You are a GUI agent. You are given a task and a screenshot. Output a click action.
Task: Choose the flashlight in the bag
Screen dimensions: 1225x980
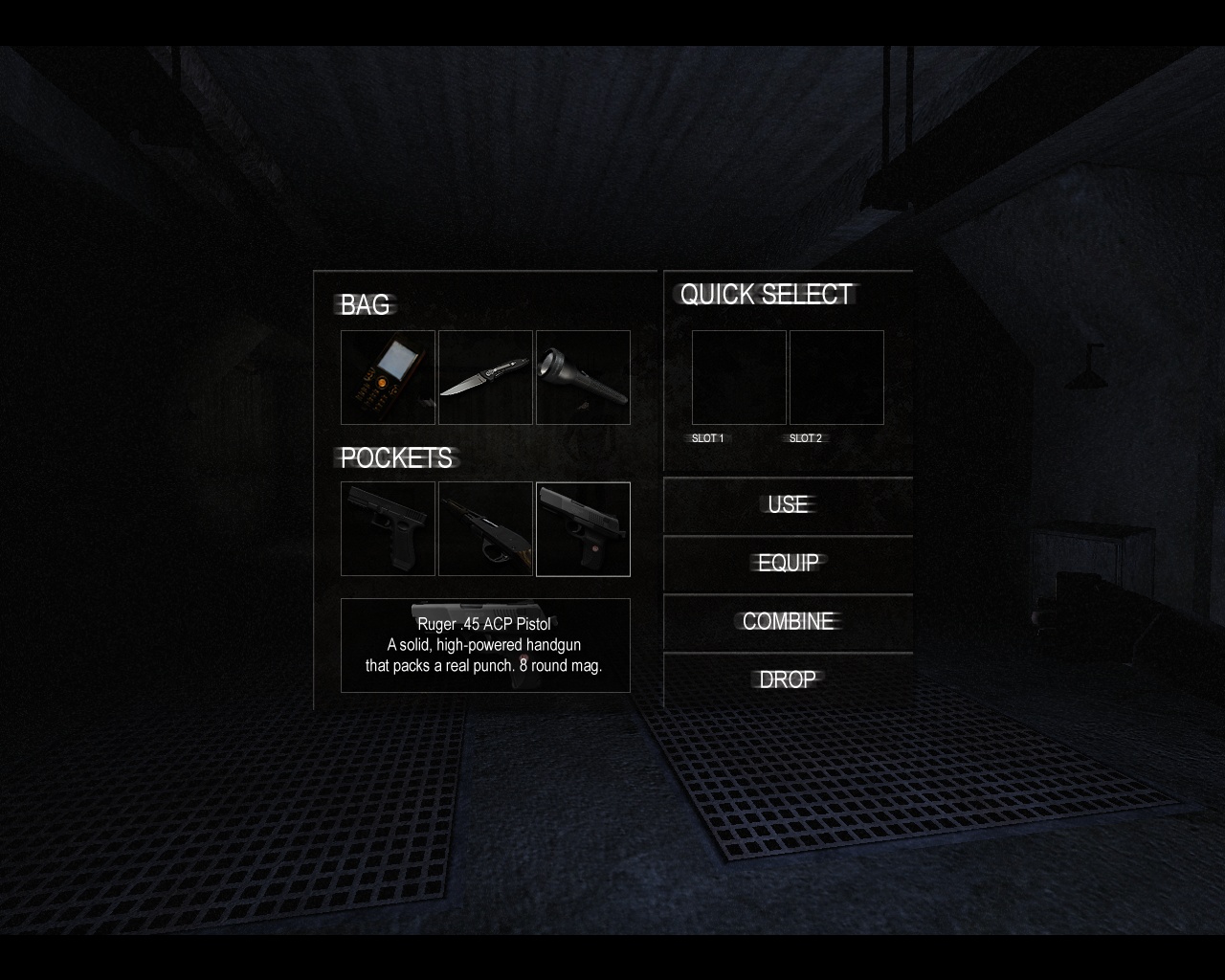coord(583,377)
